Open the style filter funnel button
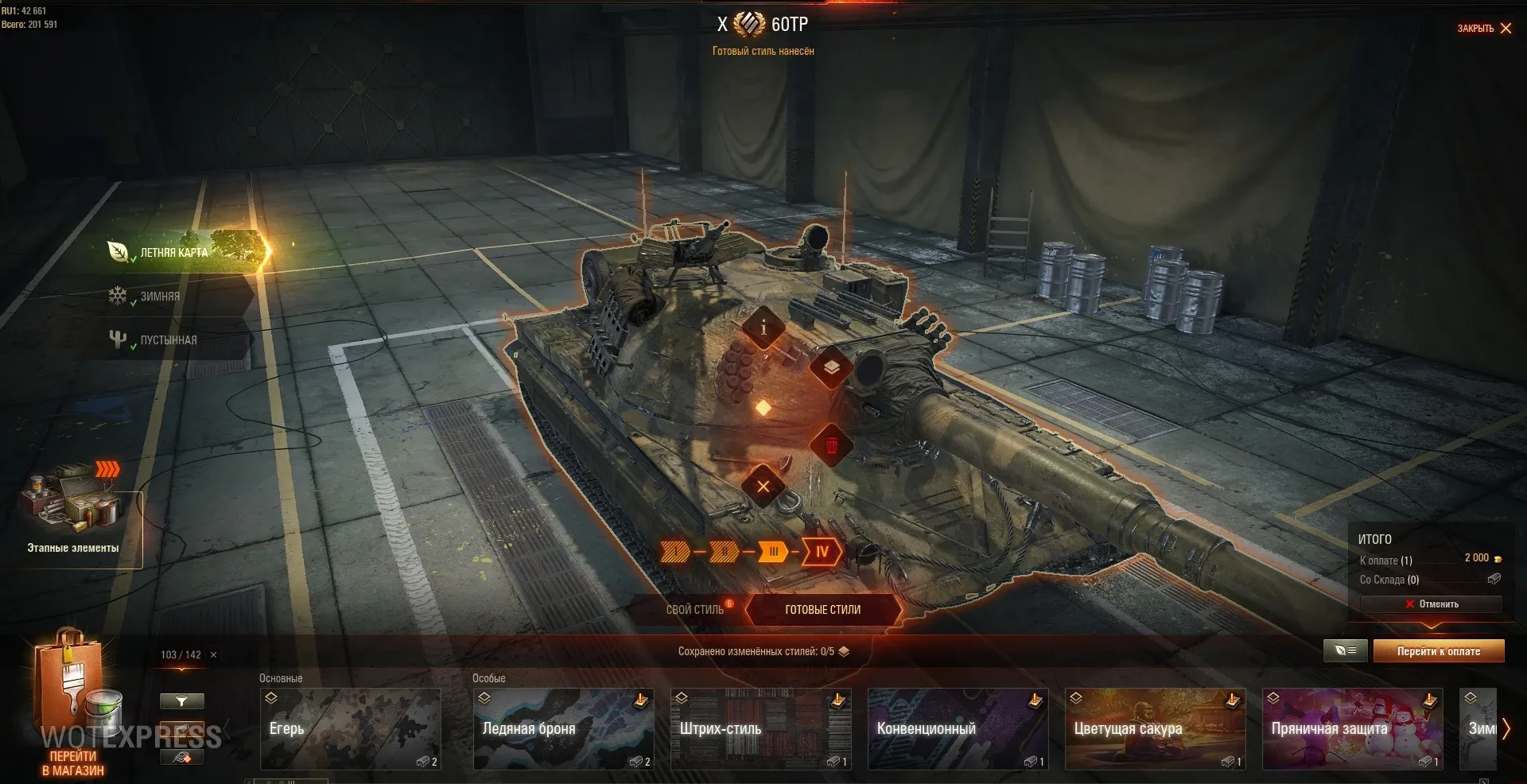The image size is (1527, 784). click(x=181, y=701)
